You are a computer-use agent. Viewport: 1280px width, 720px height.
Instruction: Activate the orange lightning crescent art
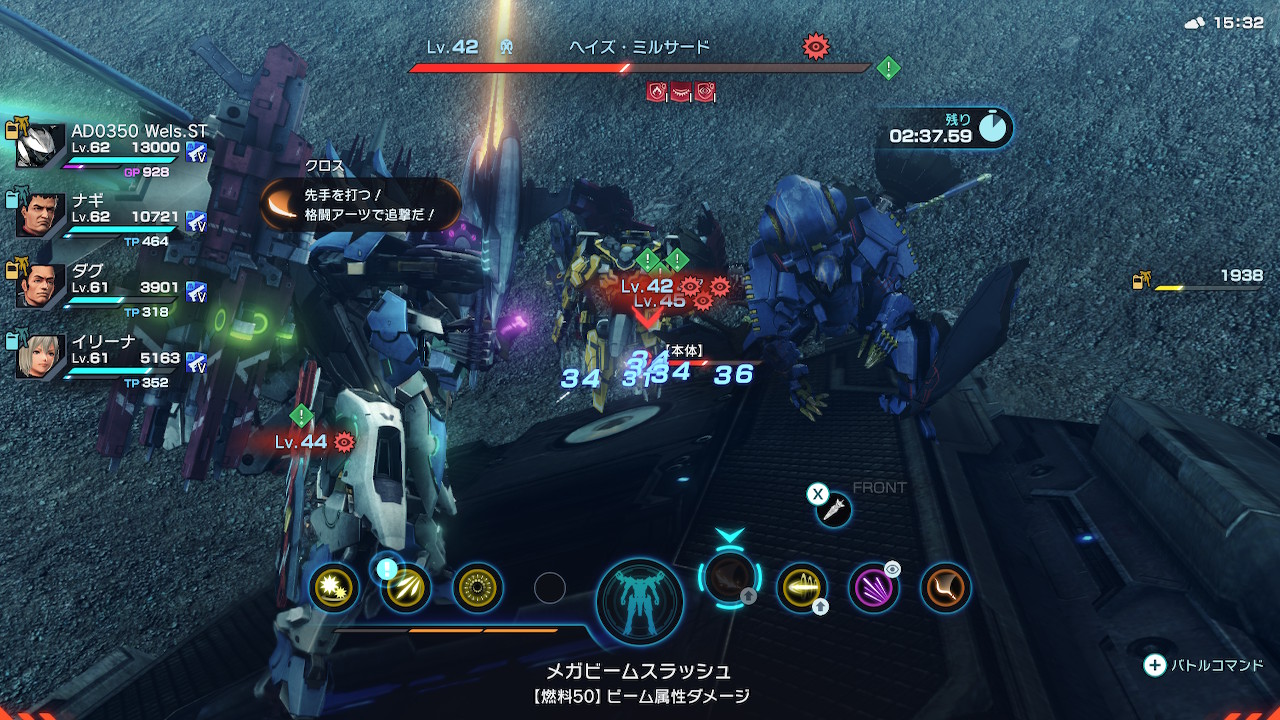click(x=946, y=587)
